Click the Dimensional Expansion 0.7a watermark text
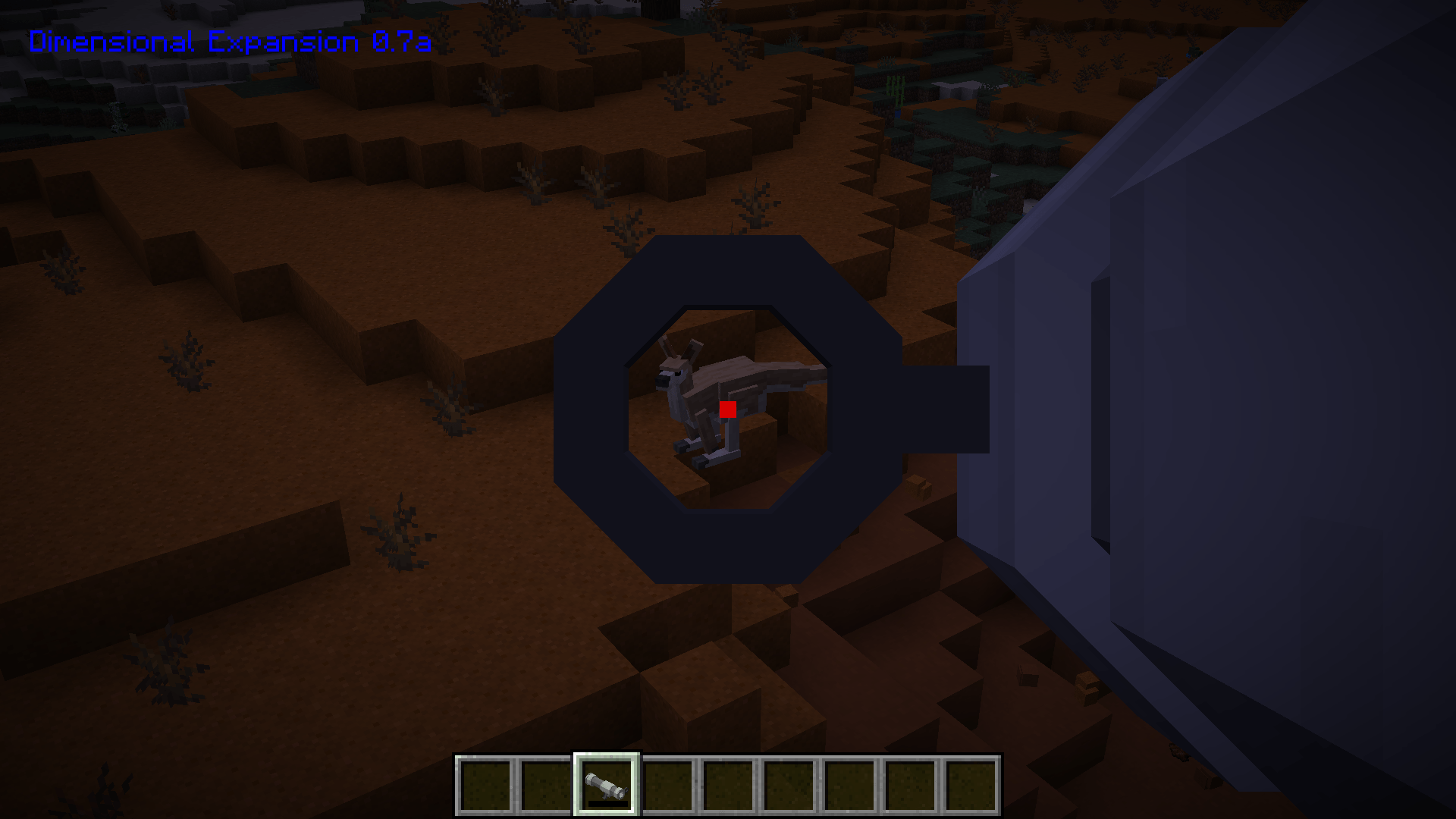This screenshot has width=1456, height=819. click(227, 42)
